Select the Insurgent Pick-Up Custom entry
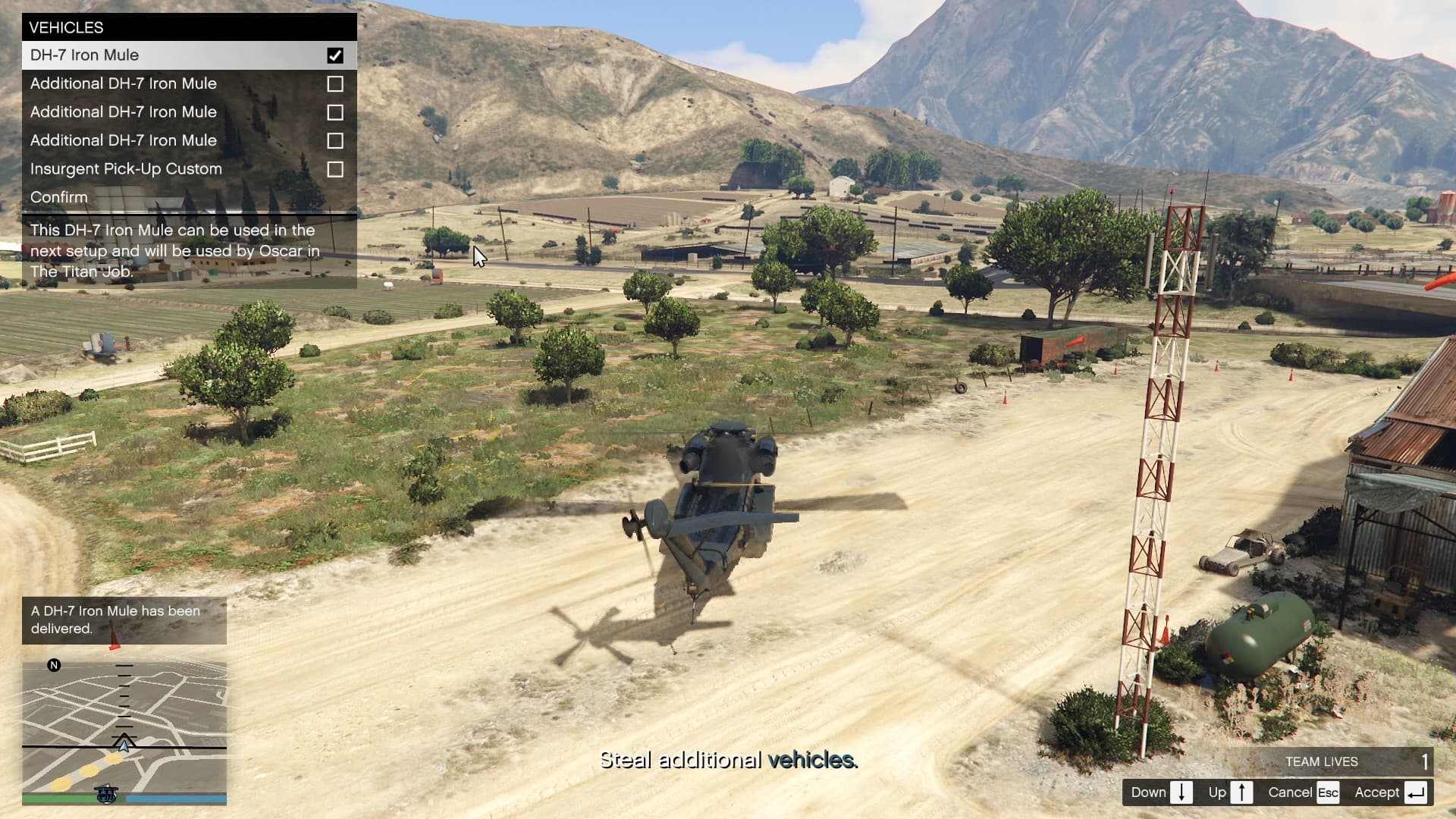This screenshot has width=1456, height=819. 126,169
